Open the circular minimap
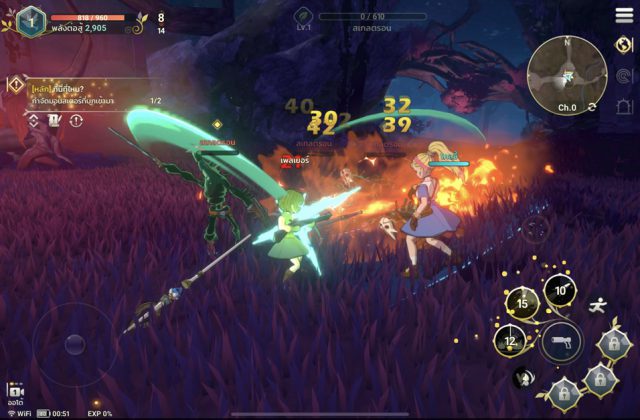The width and height of the screenshot is (640, 420). click(567, 70)
